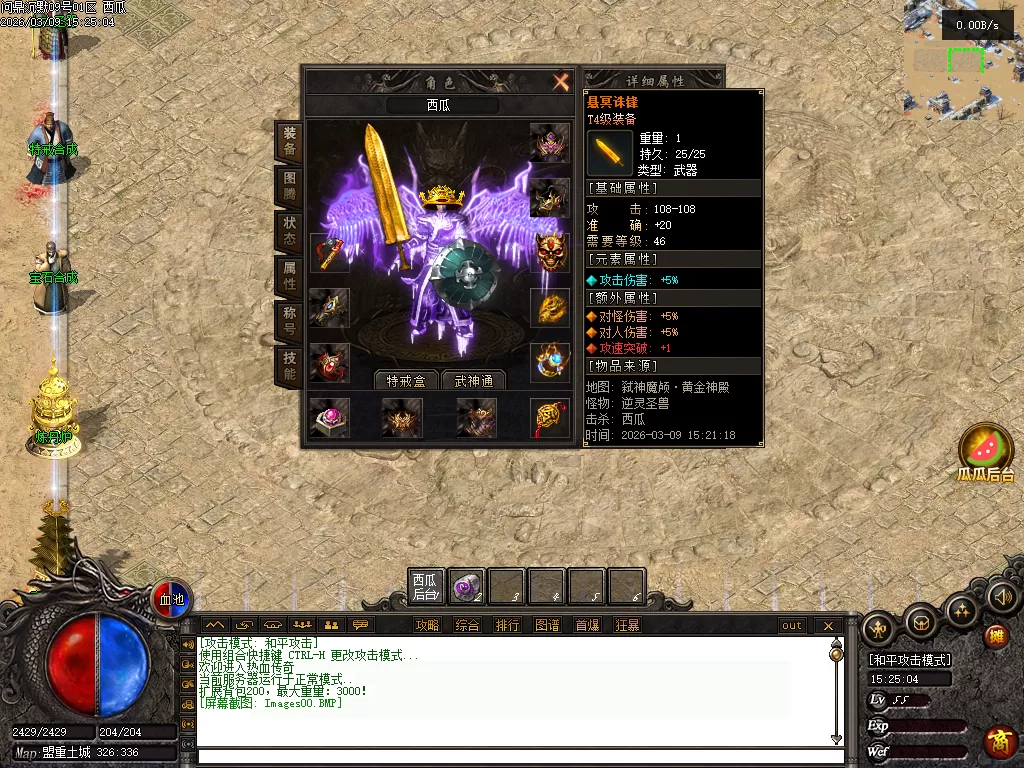Image resolution: width=1024 pixels, height=768 pixels.
Task: Switch to the 装备 equipment tab
Action: click(x=289, y=141)
